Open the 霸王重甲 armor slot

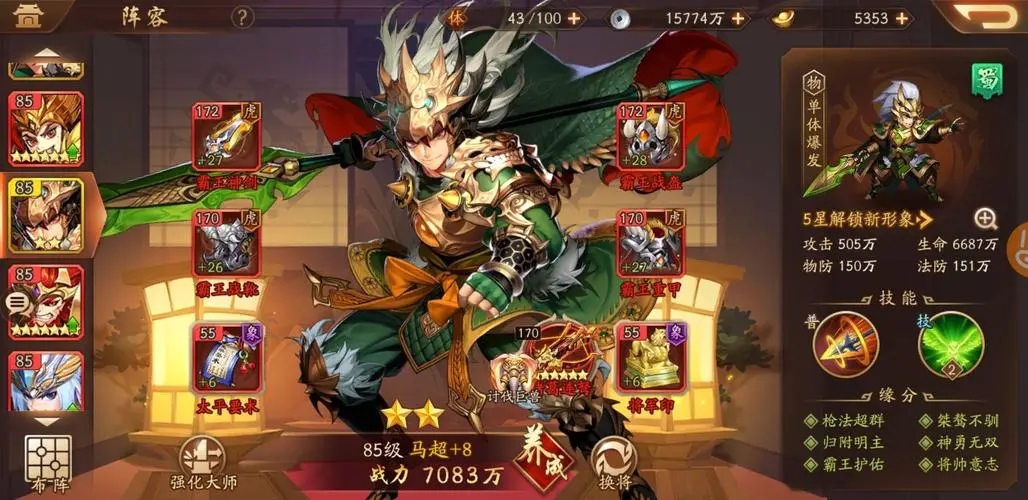(649, 245)
